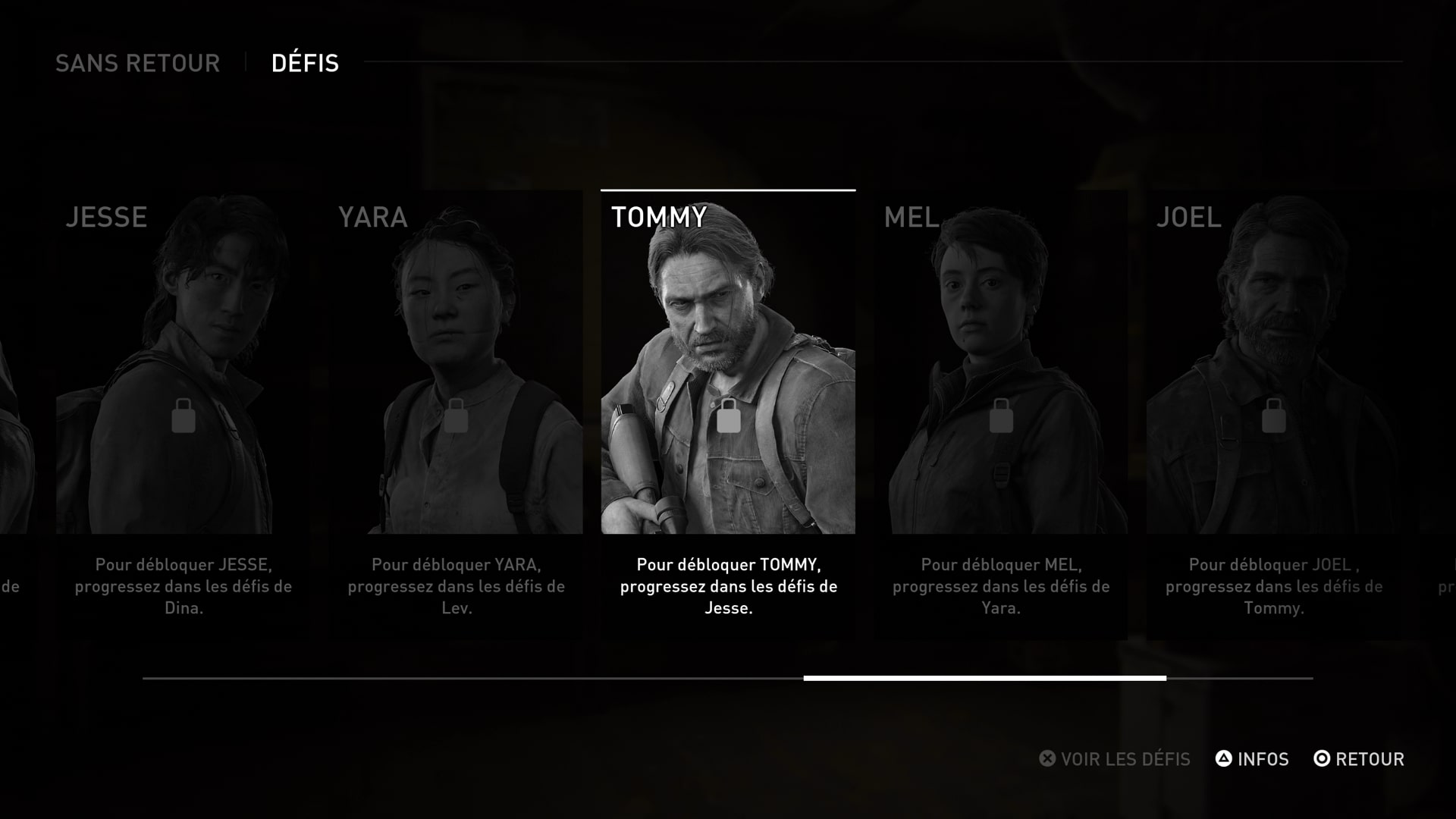The image size is (1456, 819).
Task: Switch to the SANS RETOUR tab
Action: click(x=139, y=64)
